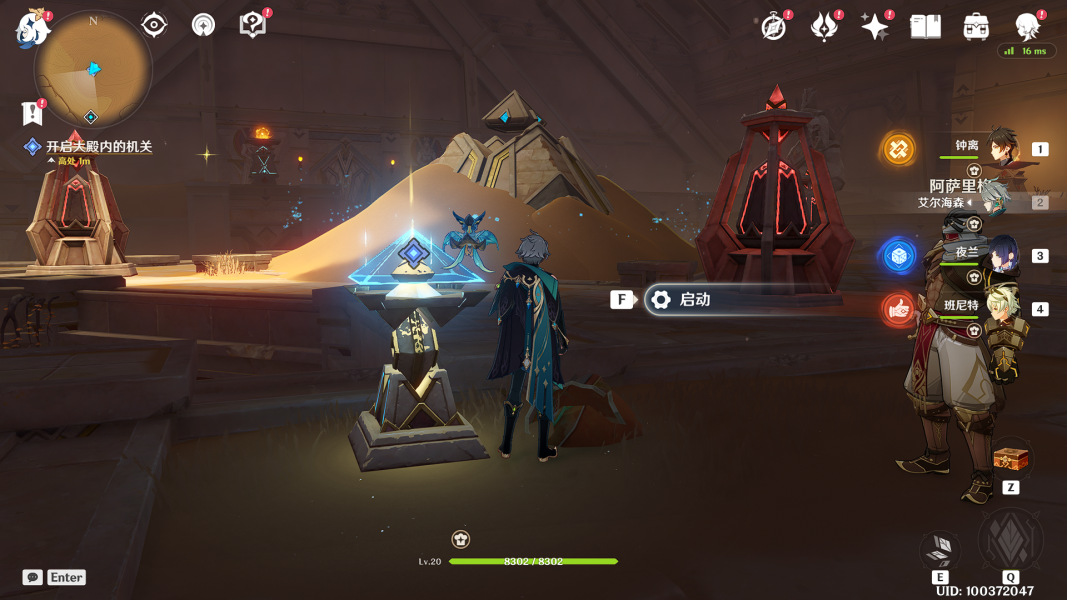Activate the eye-shaped elemental sight icon
Viewport: 1067px width, 600px height.
pyautogui.click(x=154, y=25)
